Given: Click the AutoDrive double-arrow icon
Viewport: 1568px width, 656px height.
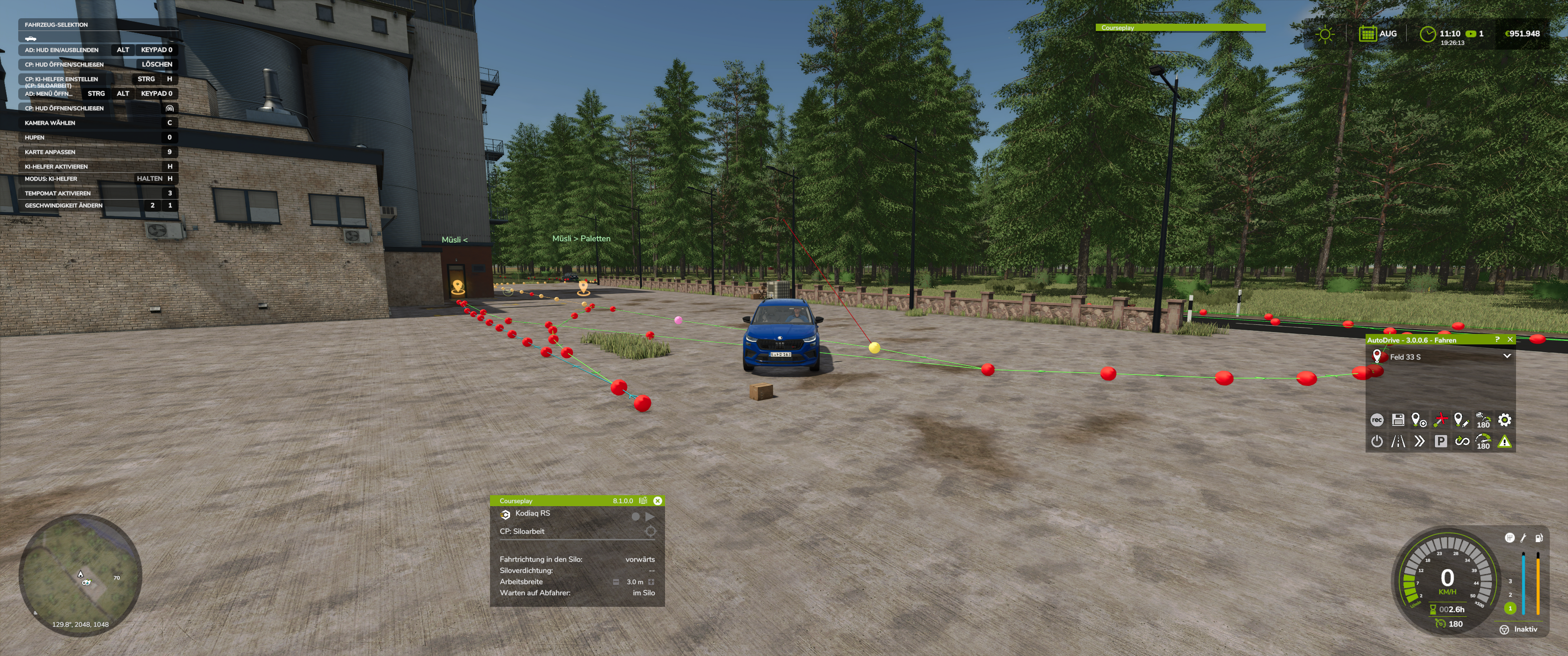Looking at the screenshot, I should point(1419,441).
